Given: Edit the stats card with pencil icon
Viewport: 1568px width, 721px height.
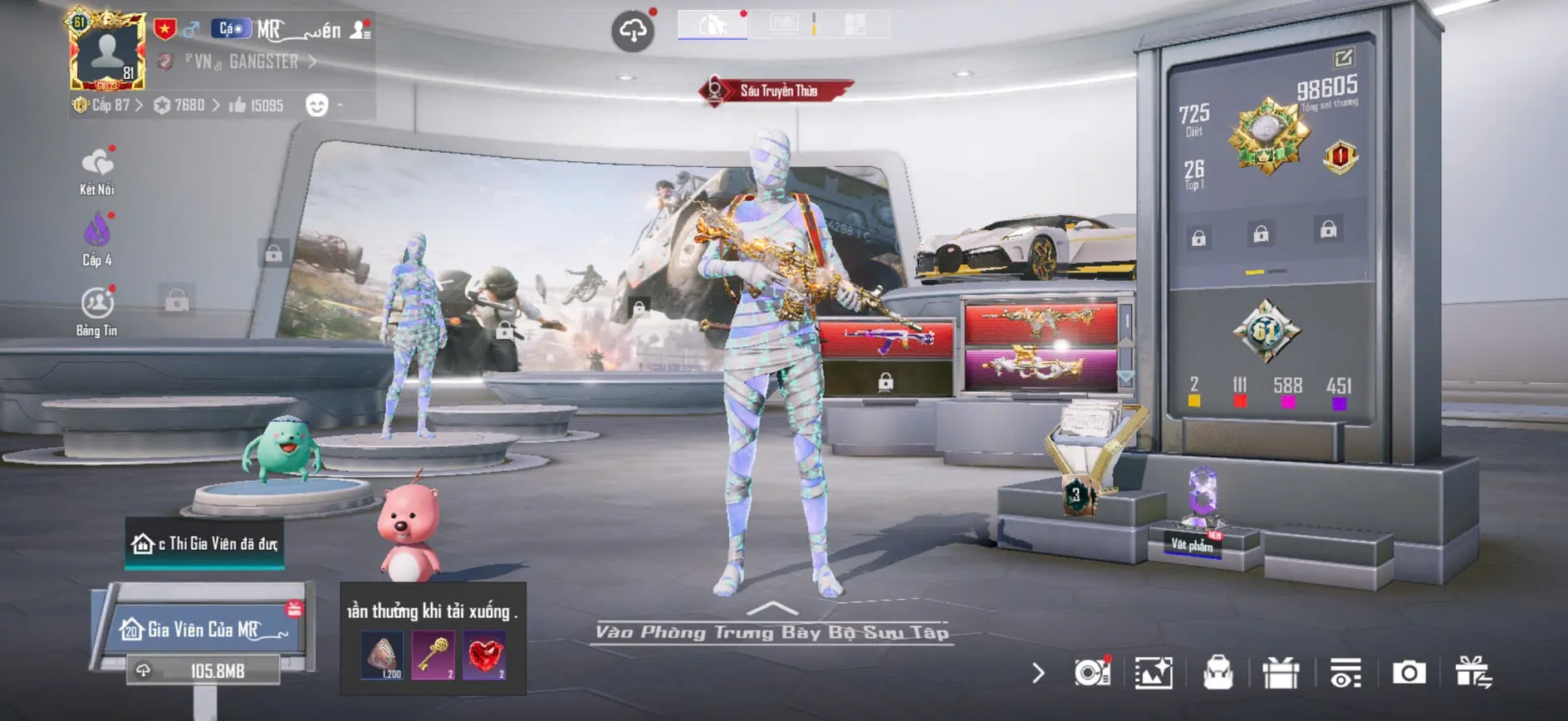Looking at the screenshot, I should [1343, 58].
